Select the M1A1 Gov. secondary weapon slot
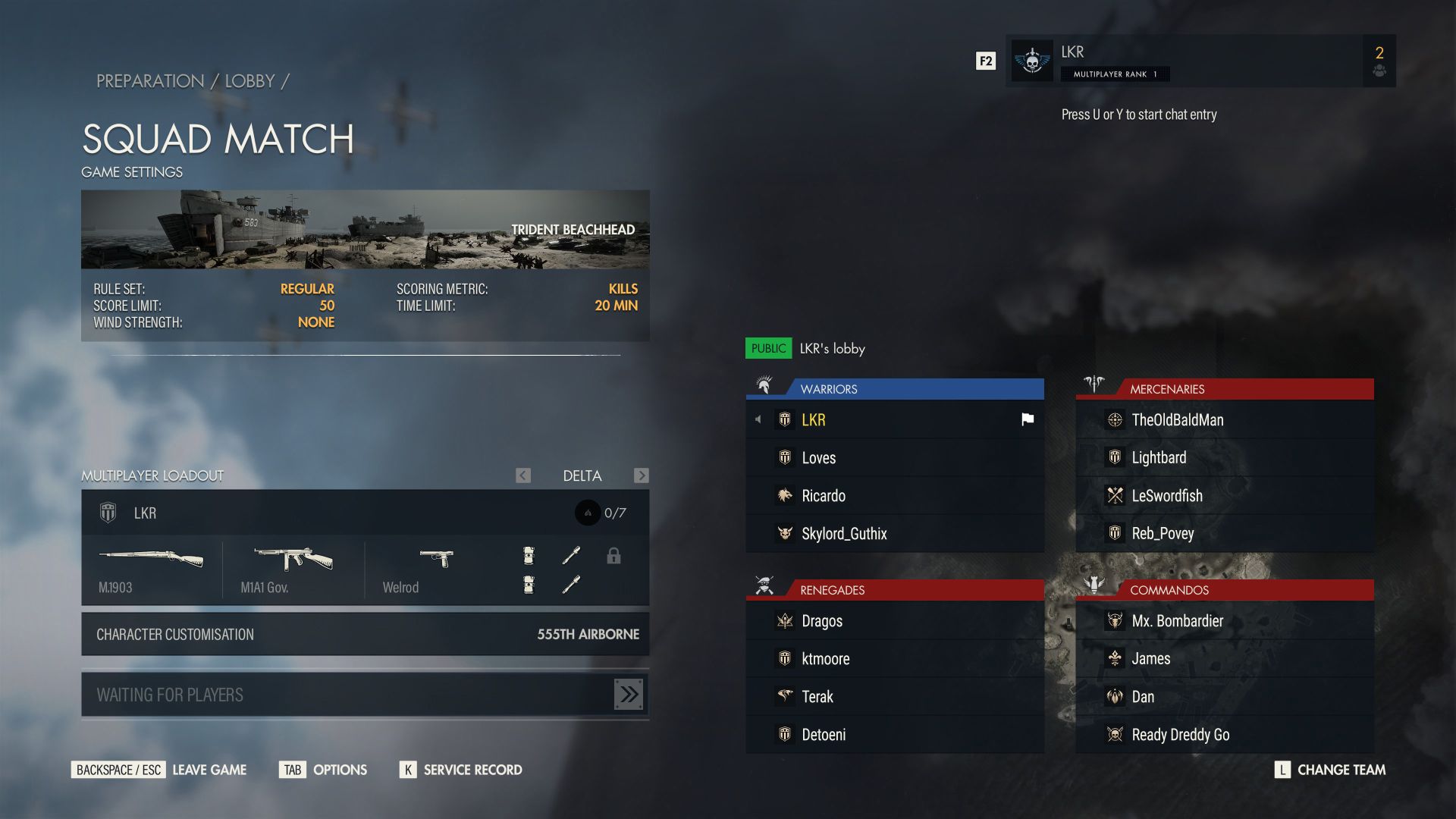The width and height of the screenshot is (1456, 819). [x=293, y=570]
